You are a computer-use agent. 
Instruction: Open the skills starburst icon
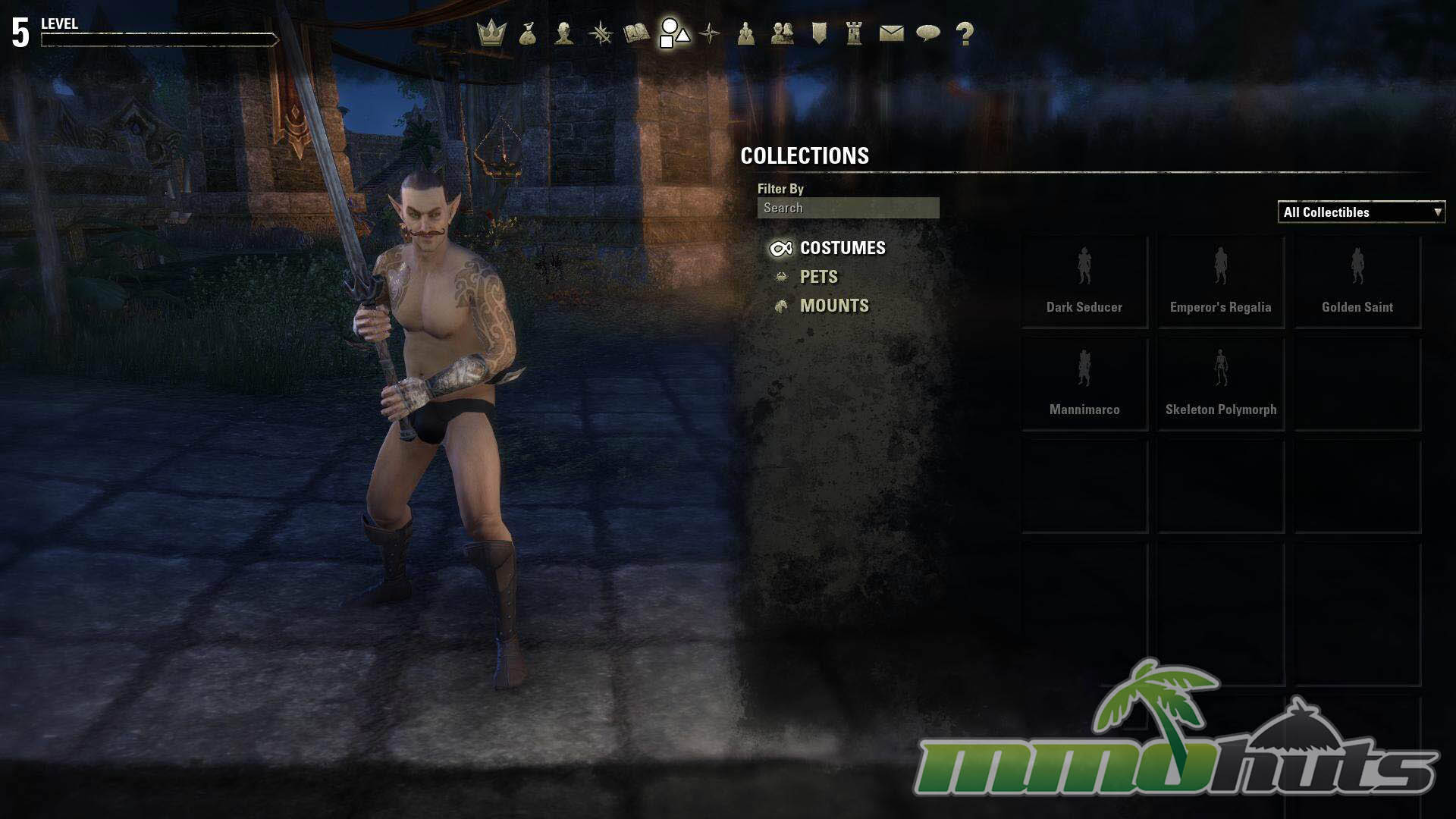coord(601,33)
